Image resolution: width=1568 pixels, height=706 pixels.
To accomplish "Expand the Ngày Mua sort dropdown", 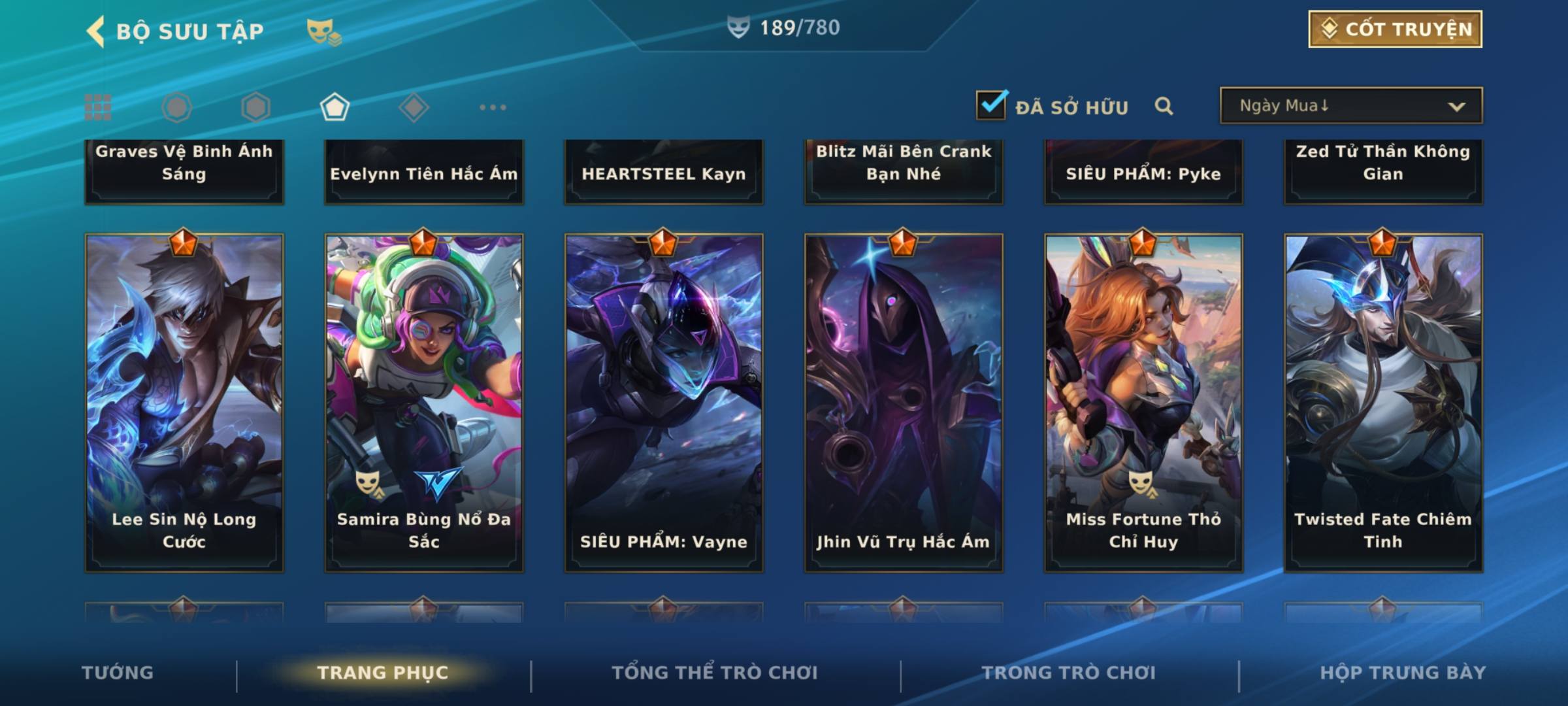I will coord(1351,106).
